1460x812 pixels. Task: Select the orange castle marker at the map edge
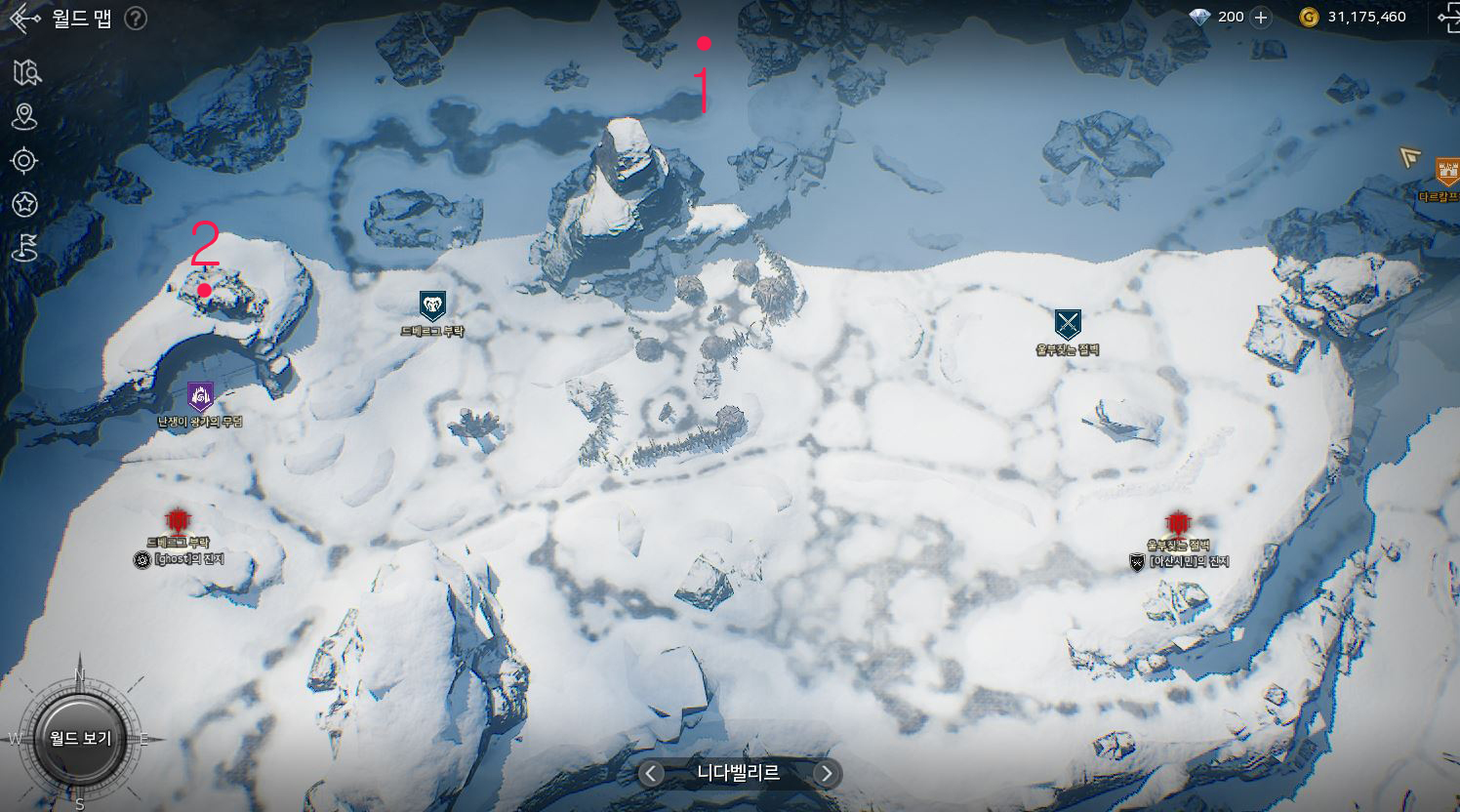coord(1446,171)
